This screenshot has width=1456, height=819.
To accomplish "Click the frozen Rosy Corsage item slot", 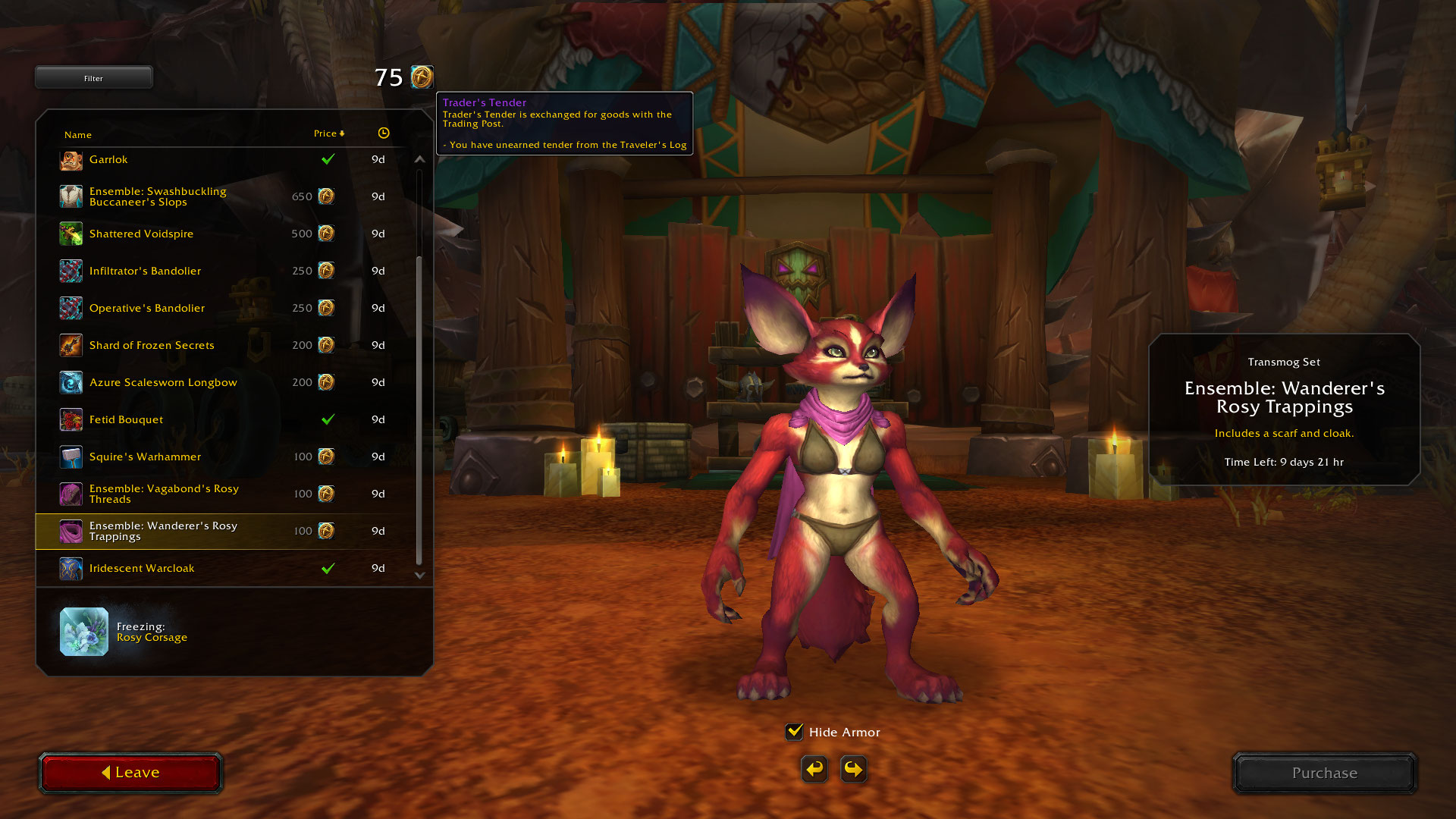I will pos(84,632).
